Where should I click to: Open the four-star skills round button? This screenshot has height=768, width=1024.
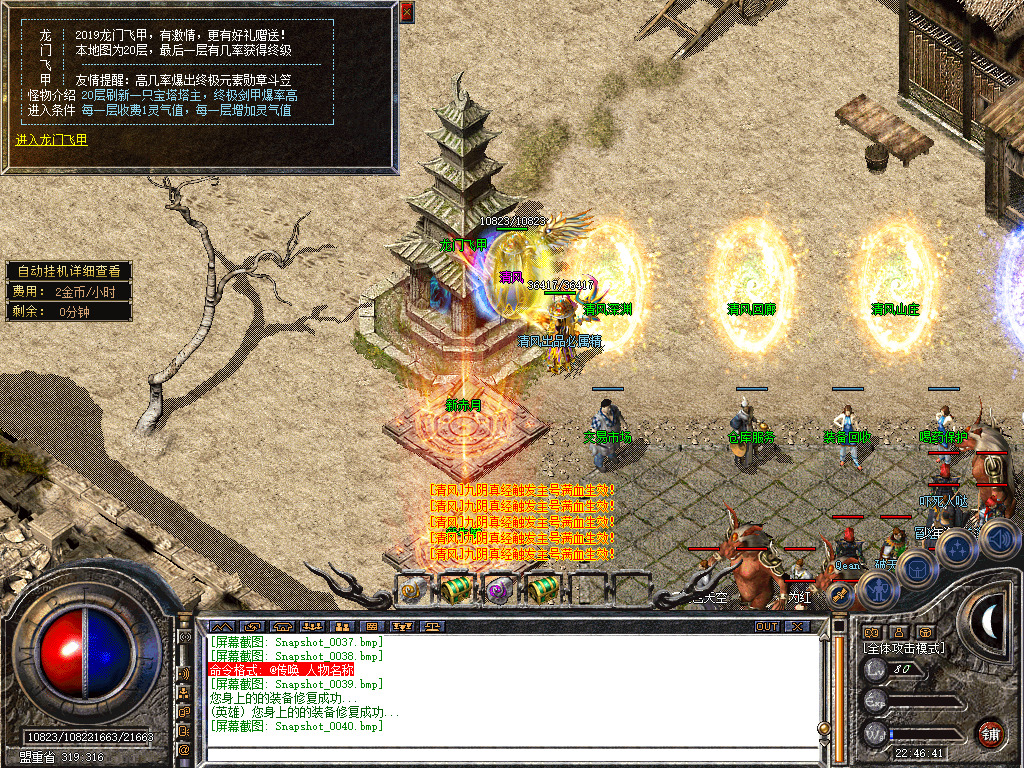point(957,549)
